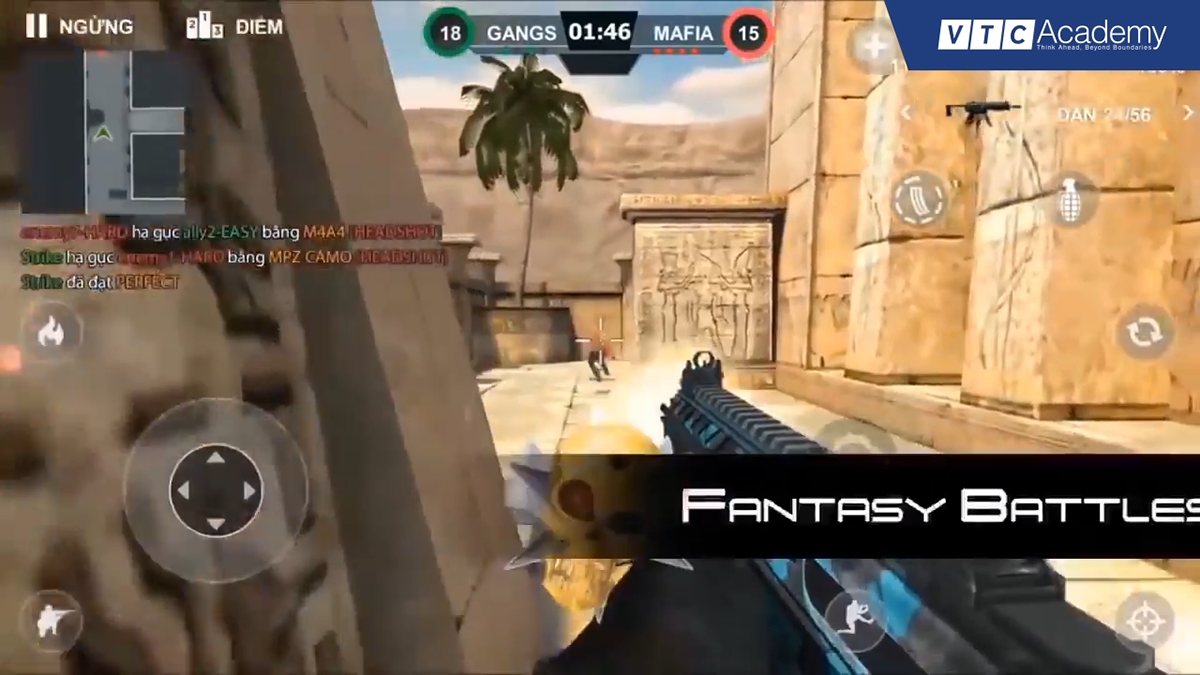The height and width of the screenshot is (675, 1200).
Task: Throw a grenade with the grenade button
Action: click(1069, 200)
